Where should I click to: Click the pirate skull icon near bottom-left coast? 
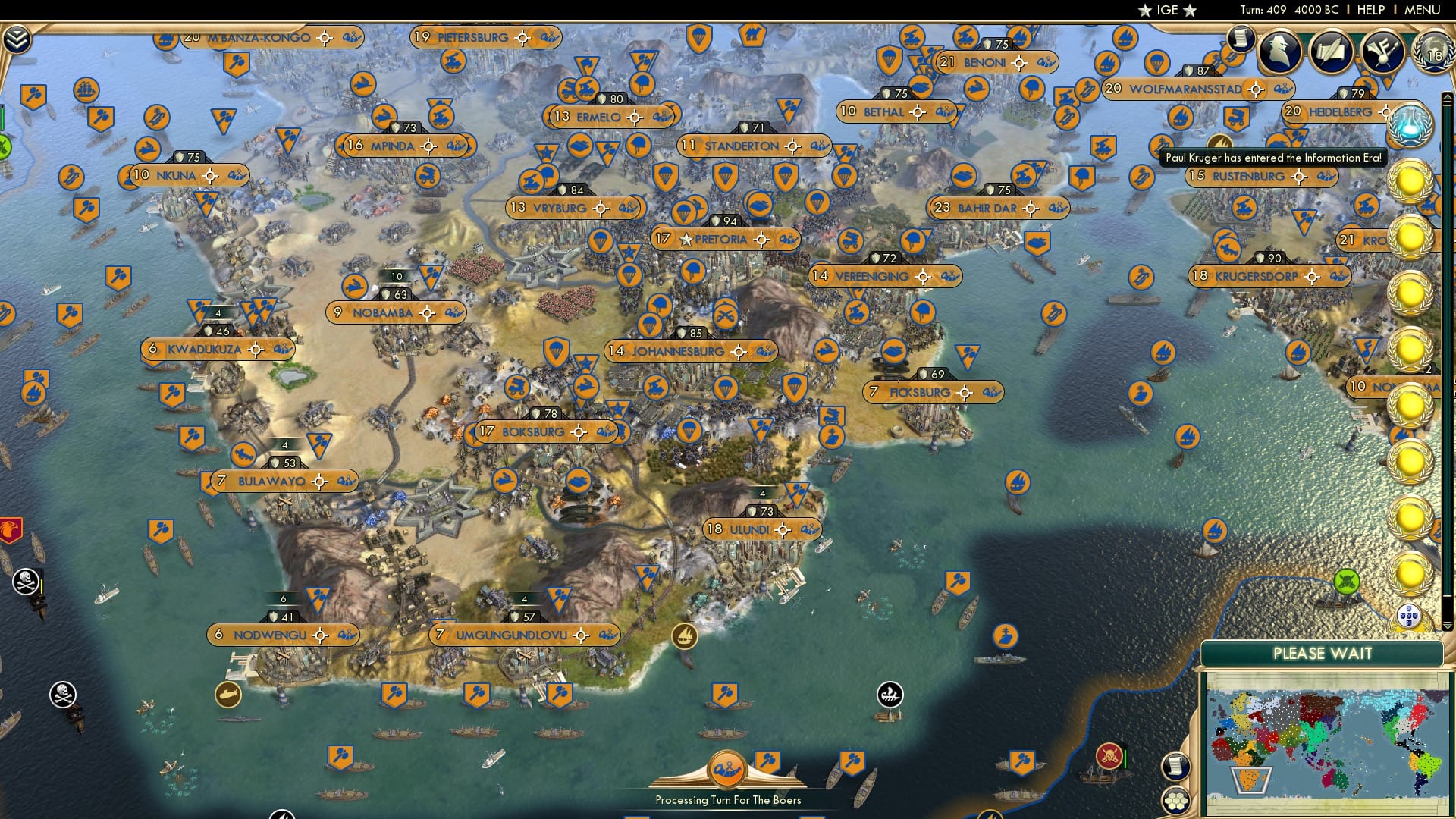click(62, 692)
